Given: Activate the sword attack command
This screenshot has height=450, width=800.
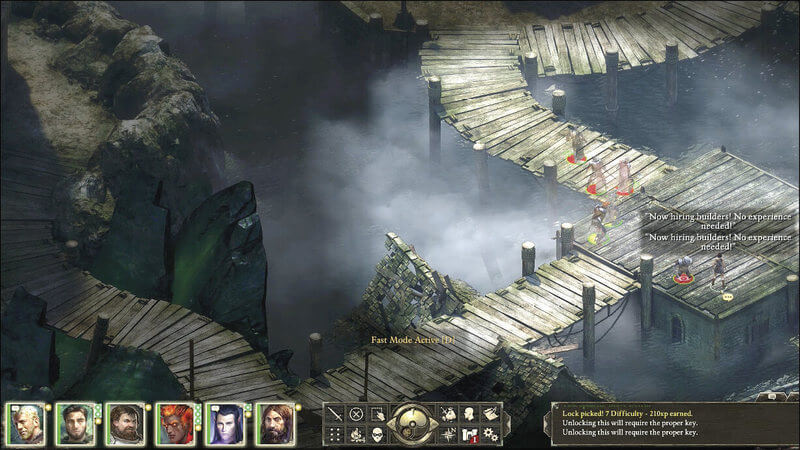Looking at the screenshot, I should [334, 414].
